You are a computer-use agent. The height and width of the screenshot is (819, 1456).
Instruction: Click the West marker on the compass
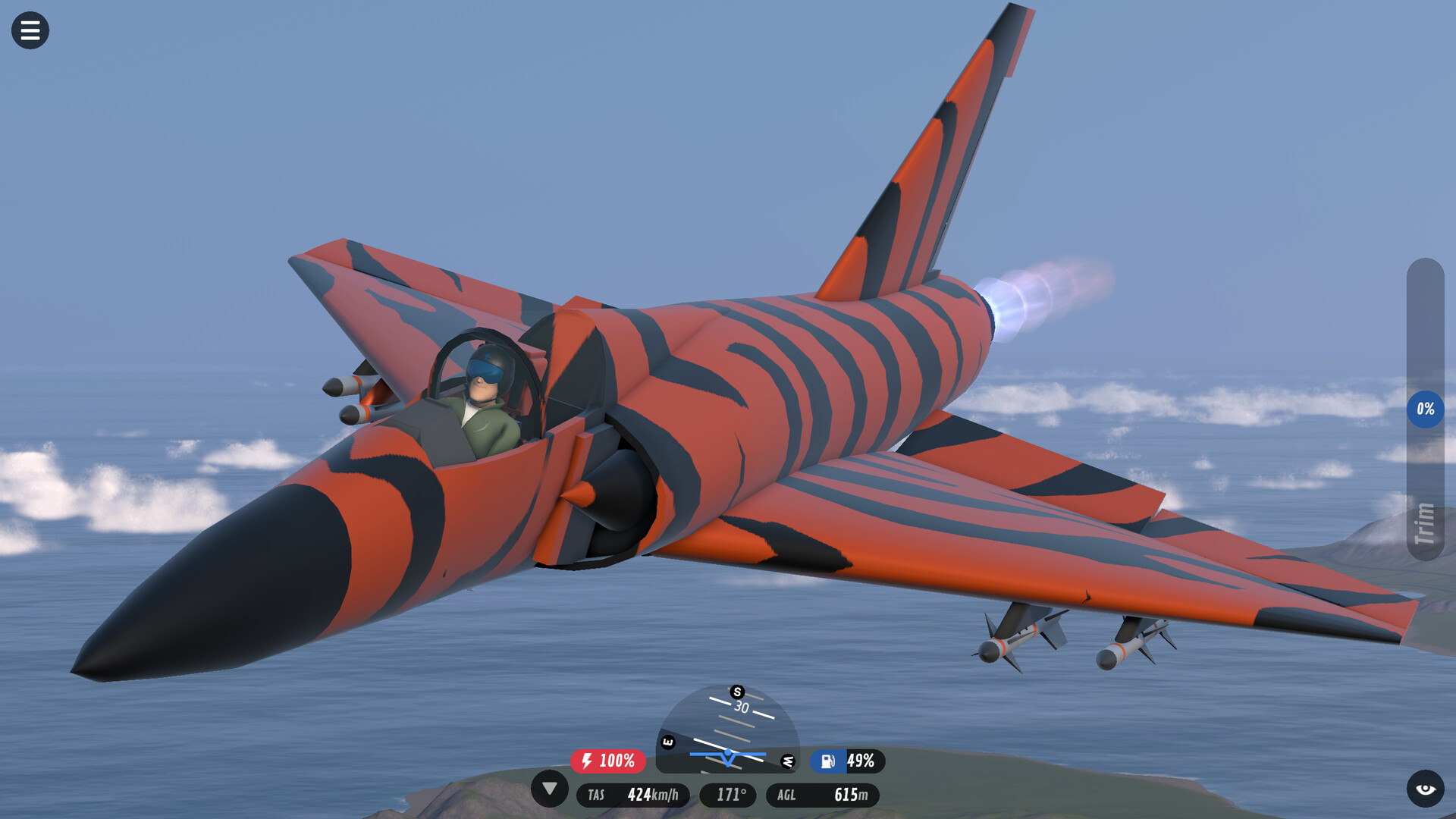(789, 763)
